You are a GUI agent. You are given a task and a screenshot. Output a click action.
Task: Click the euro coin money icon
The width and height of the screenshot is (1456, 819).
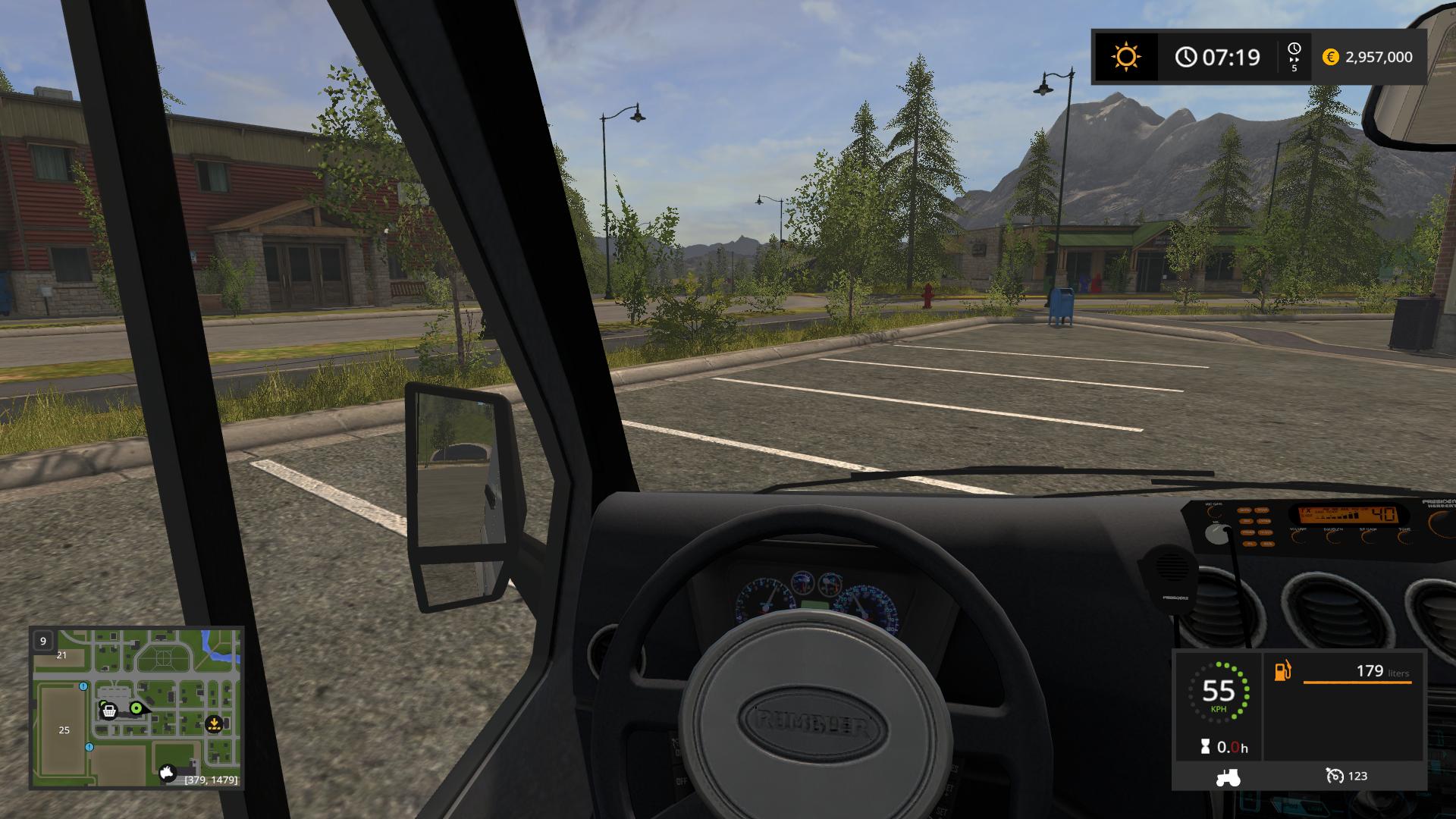pyautogui.click(x=1330, y=57)
